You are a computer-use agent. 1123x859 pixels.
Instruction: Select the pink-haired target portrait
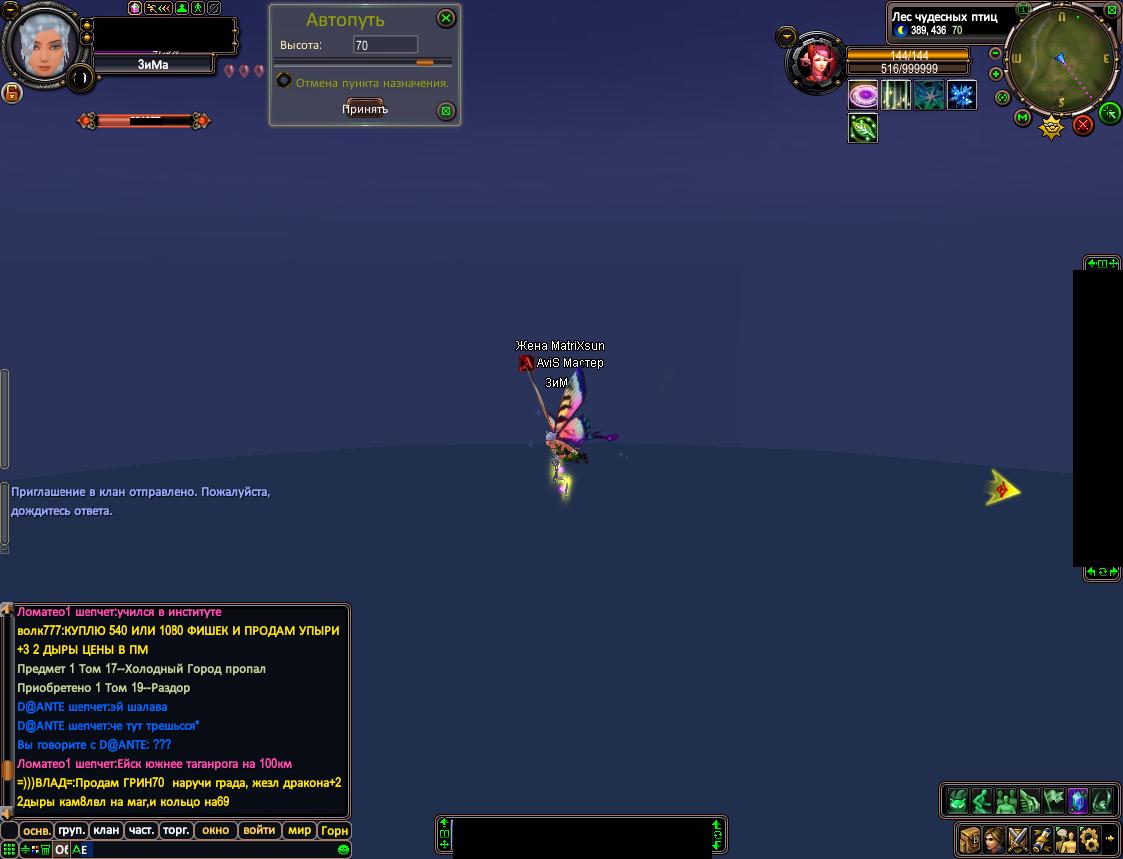(814, 62)
